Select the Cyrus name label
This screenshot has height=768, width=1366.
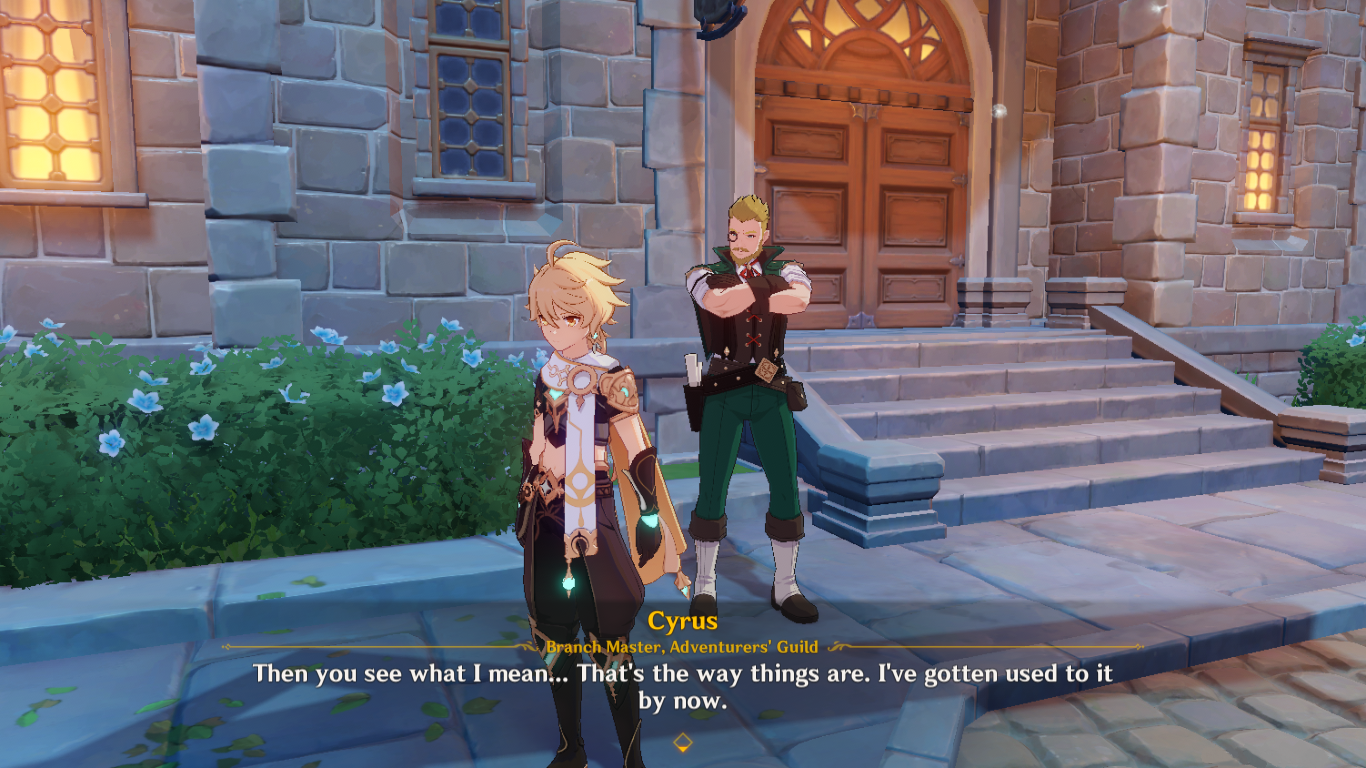684,620
